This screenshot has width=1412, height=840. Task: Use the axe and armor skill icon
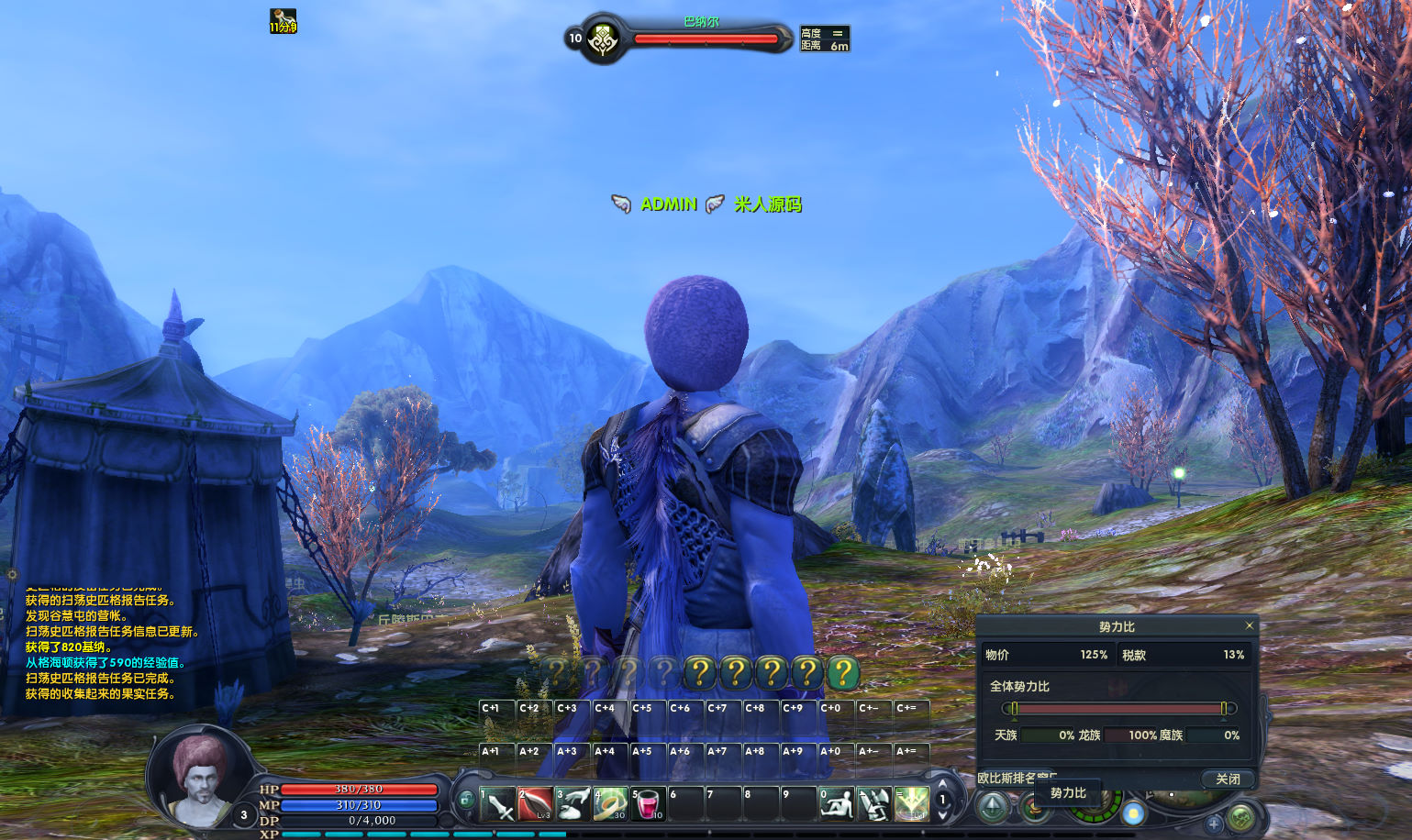pyautogui.click(x=873, y=803)
